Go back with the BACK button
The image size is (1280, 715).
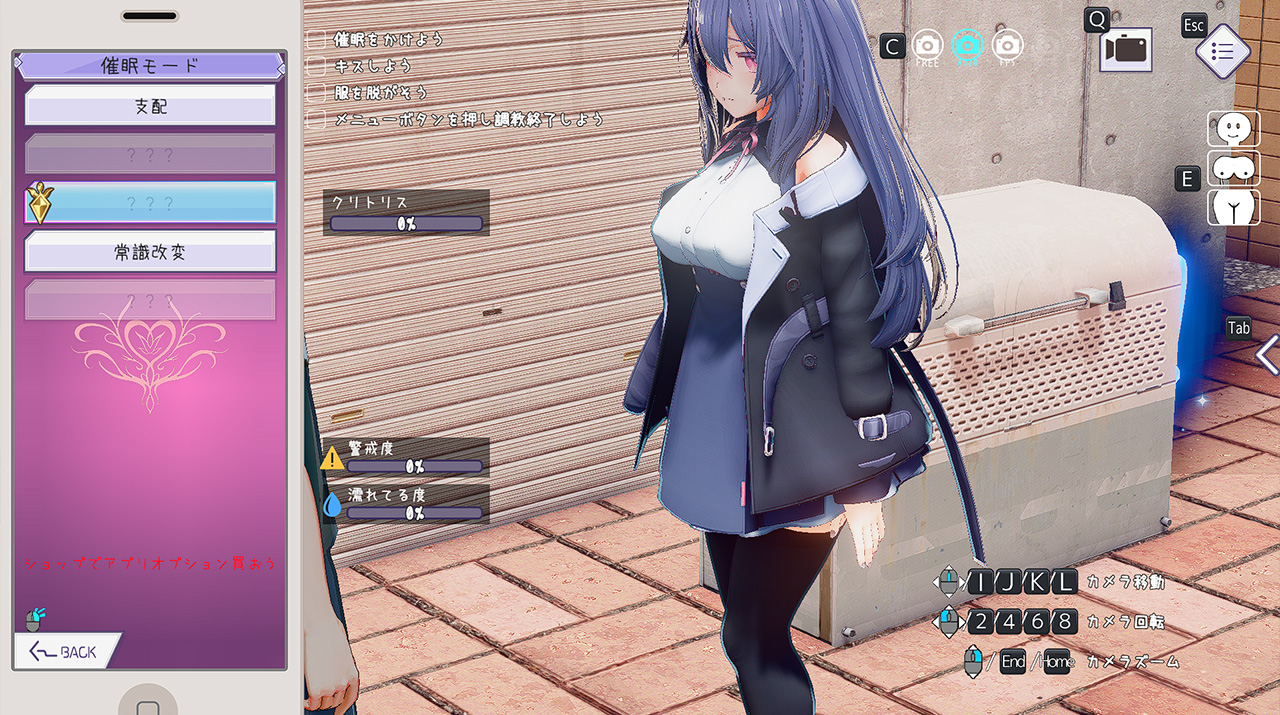(66, 652)
